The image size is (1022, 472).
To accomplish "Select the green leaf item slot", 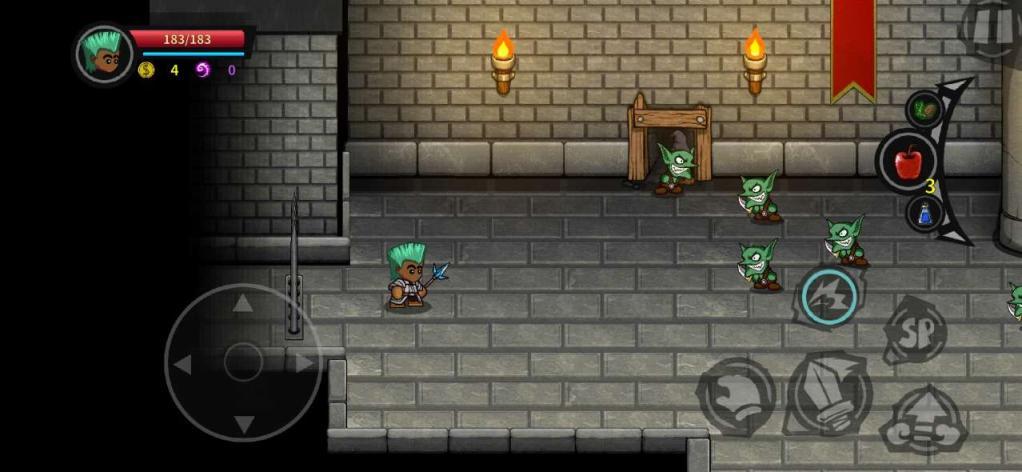I will (924, 109).
